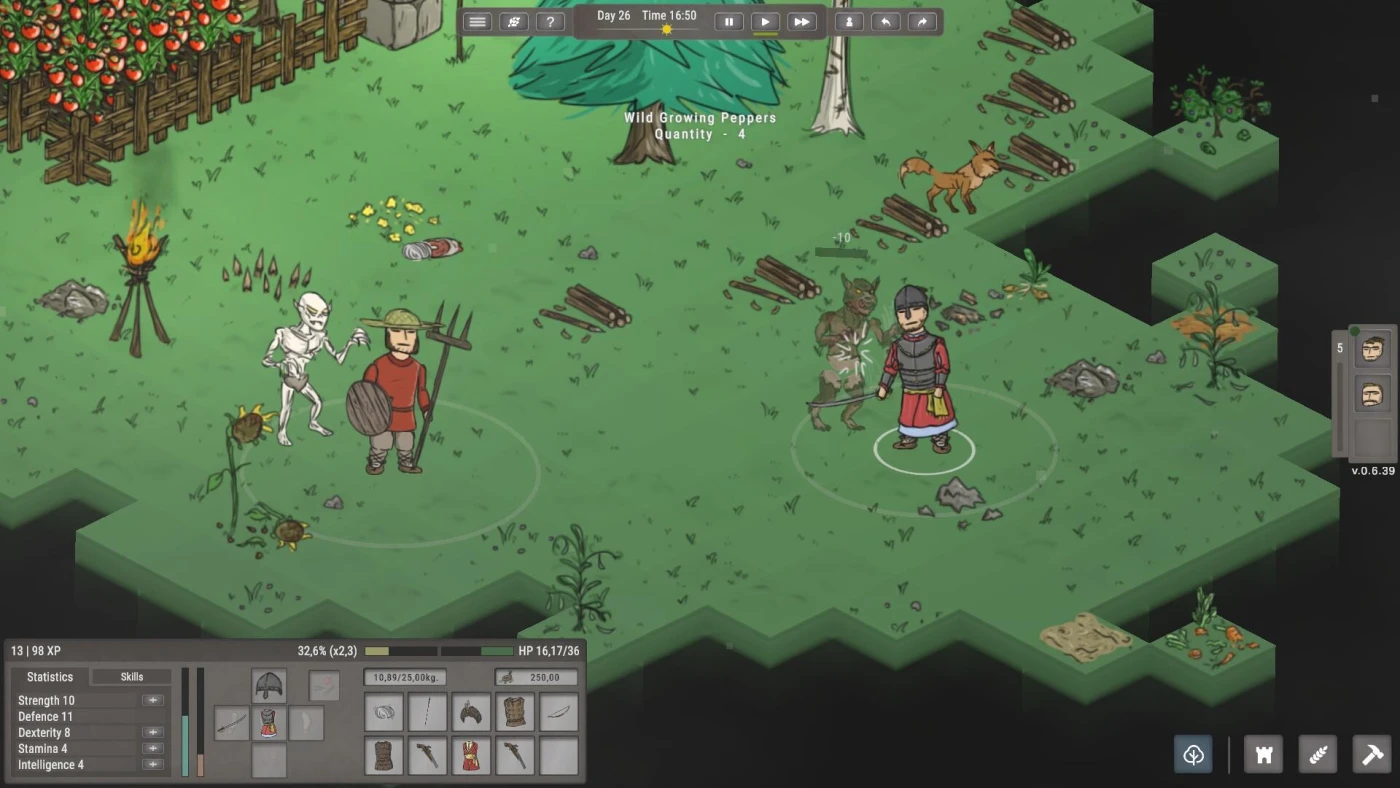Activate fast-forward game speed
The height and width of the screenshot is (788, 1400).
[801, 22]
